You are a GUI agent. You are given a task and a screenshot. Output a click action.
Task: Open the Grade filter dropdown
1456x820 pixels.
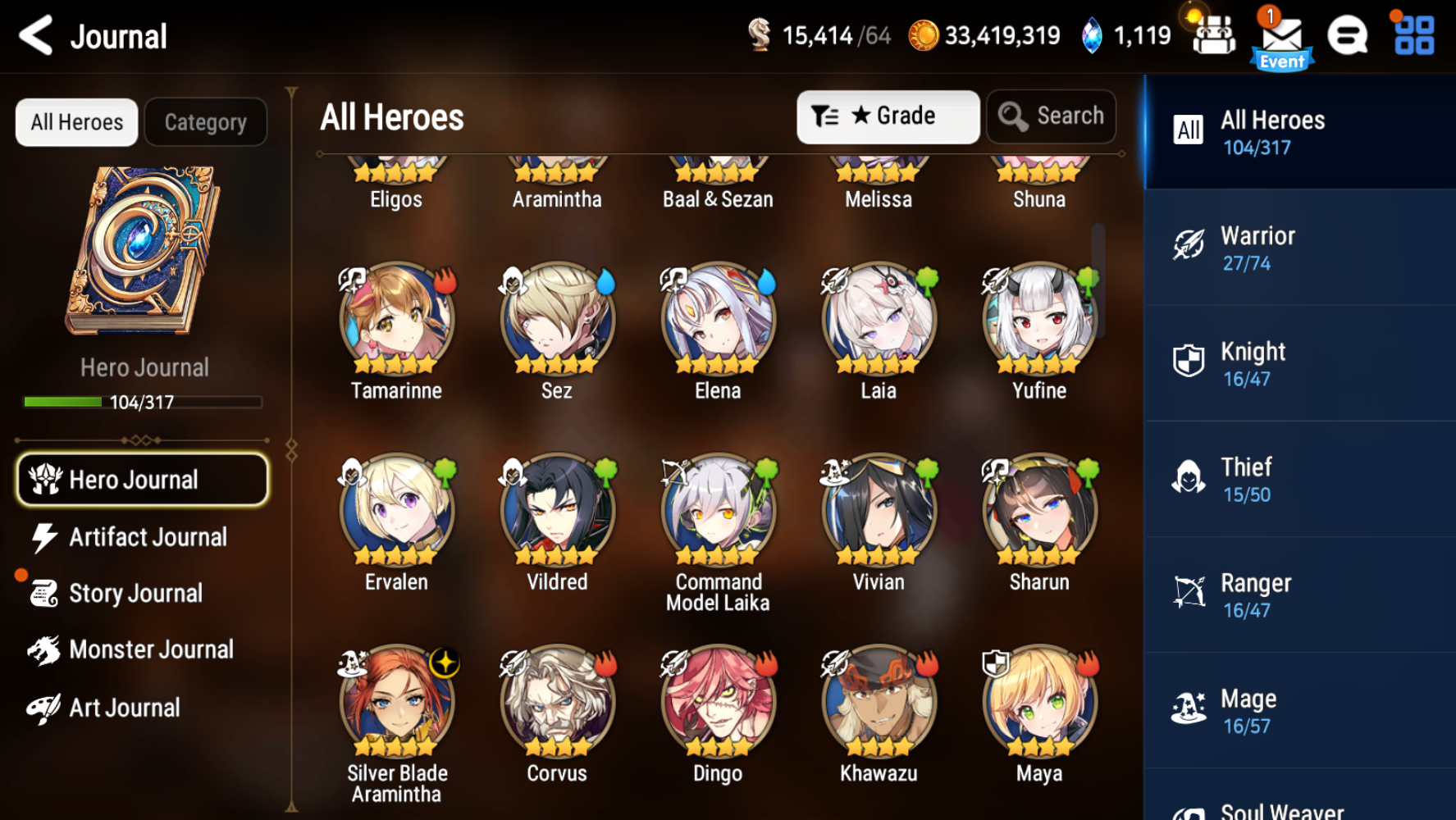(x=888, y=116)
